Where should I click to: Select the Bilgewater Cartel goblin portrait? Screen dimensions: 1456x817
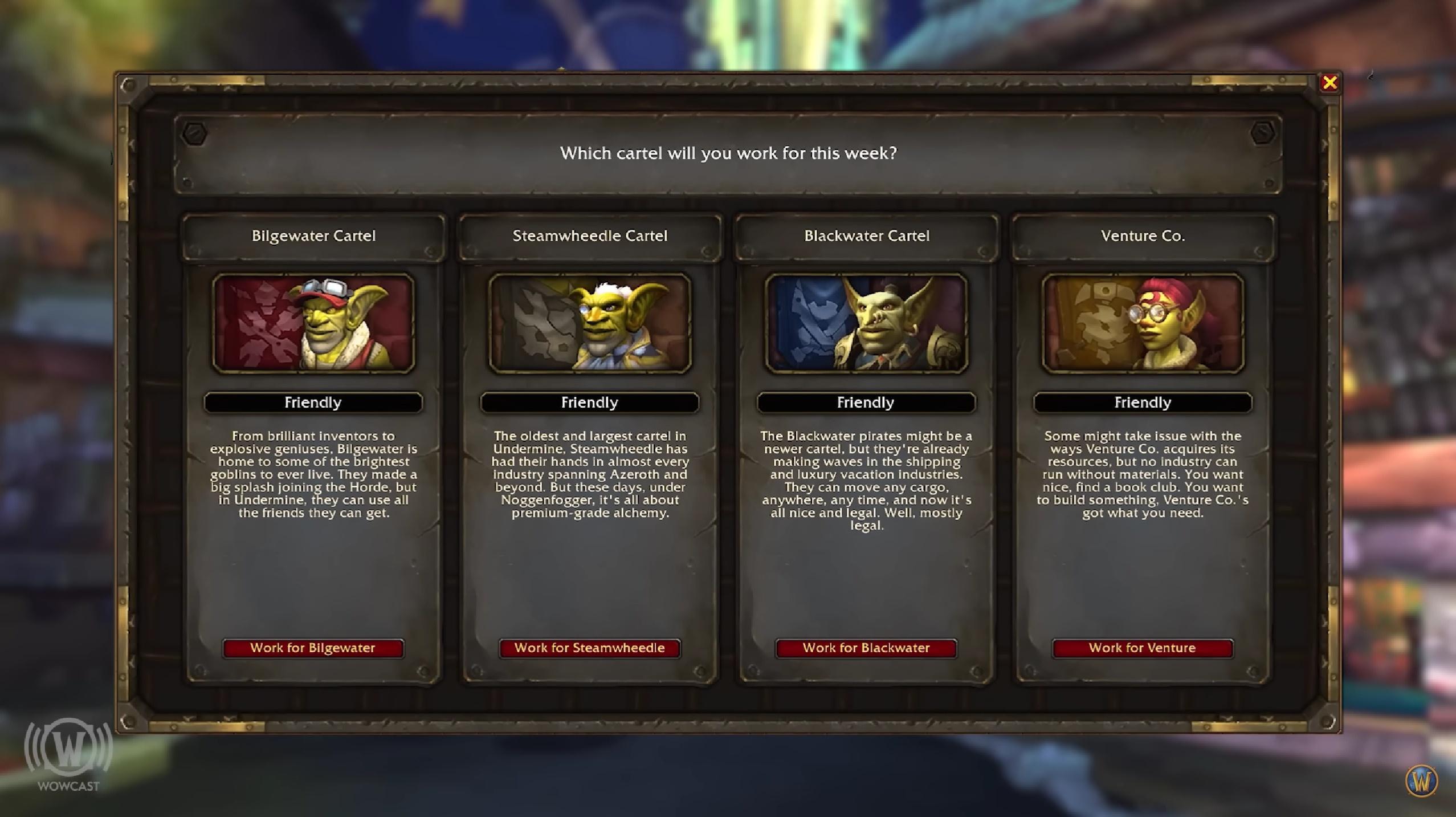pos(313,323)
